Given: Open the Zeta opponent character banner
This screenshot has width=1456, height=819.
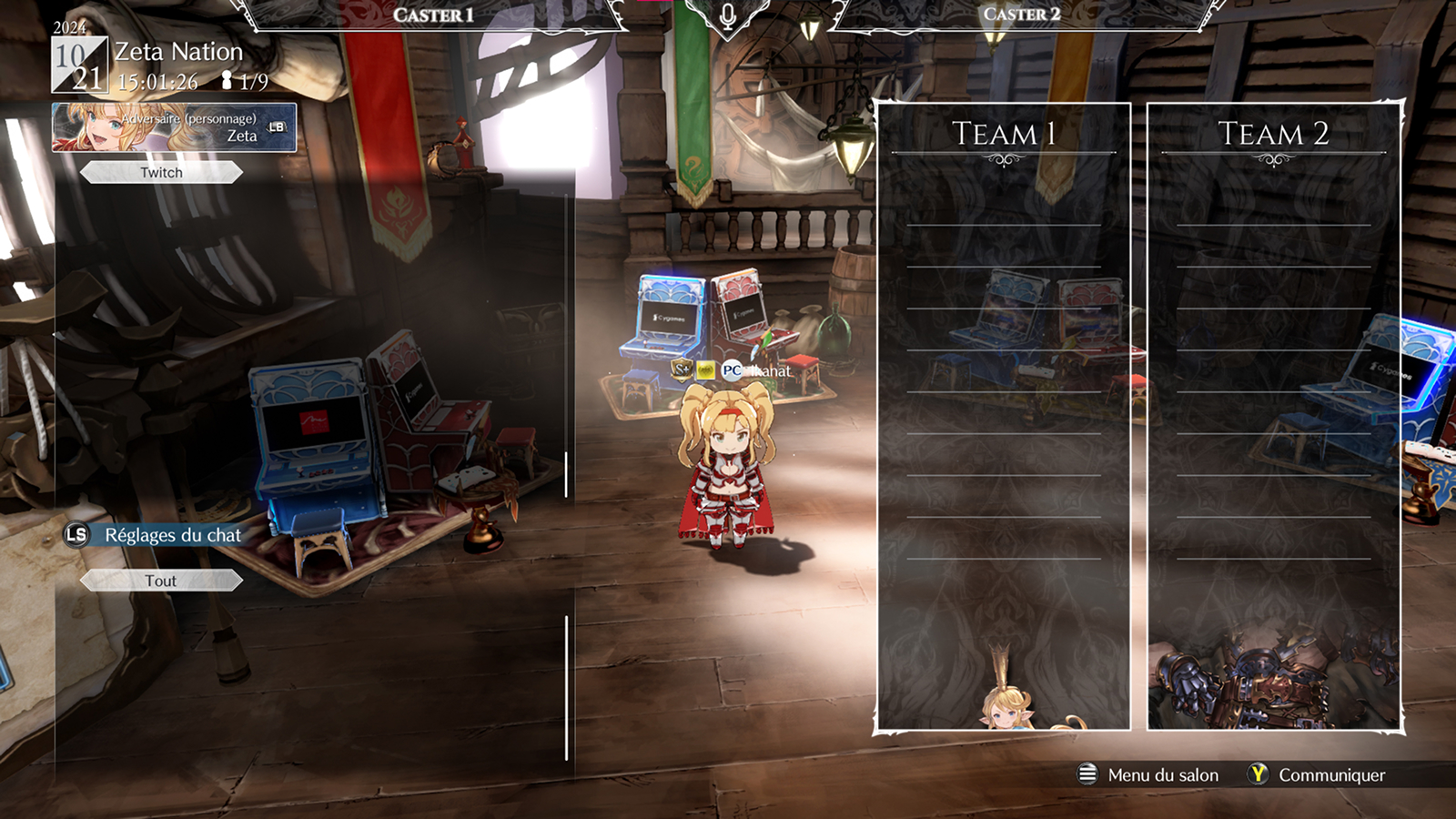Looking at the screenshot, I should [x=174, y=127].
